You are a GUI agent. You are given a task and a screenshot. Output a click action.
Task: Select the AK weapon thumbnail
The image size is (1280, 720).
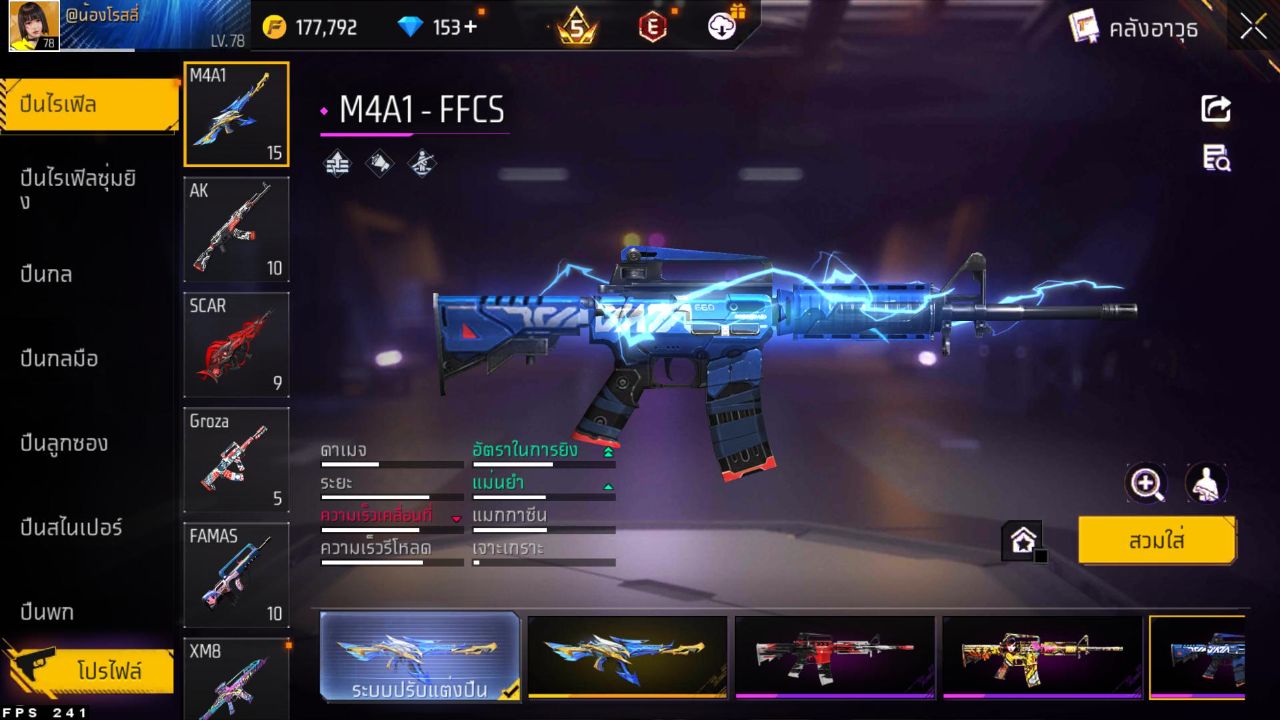(x=236, y=229)
